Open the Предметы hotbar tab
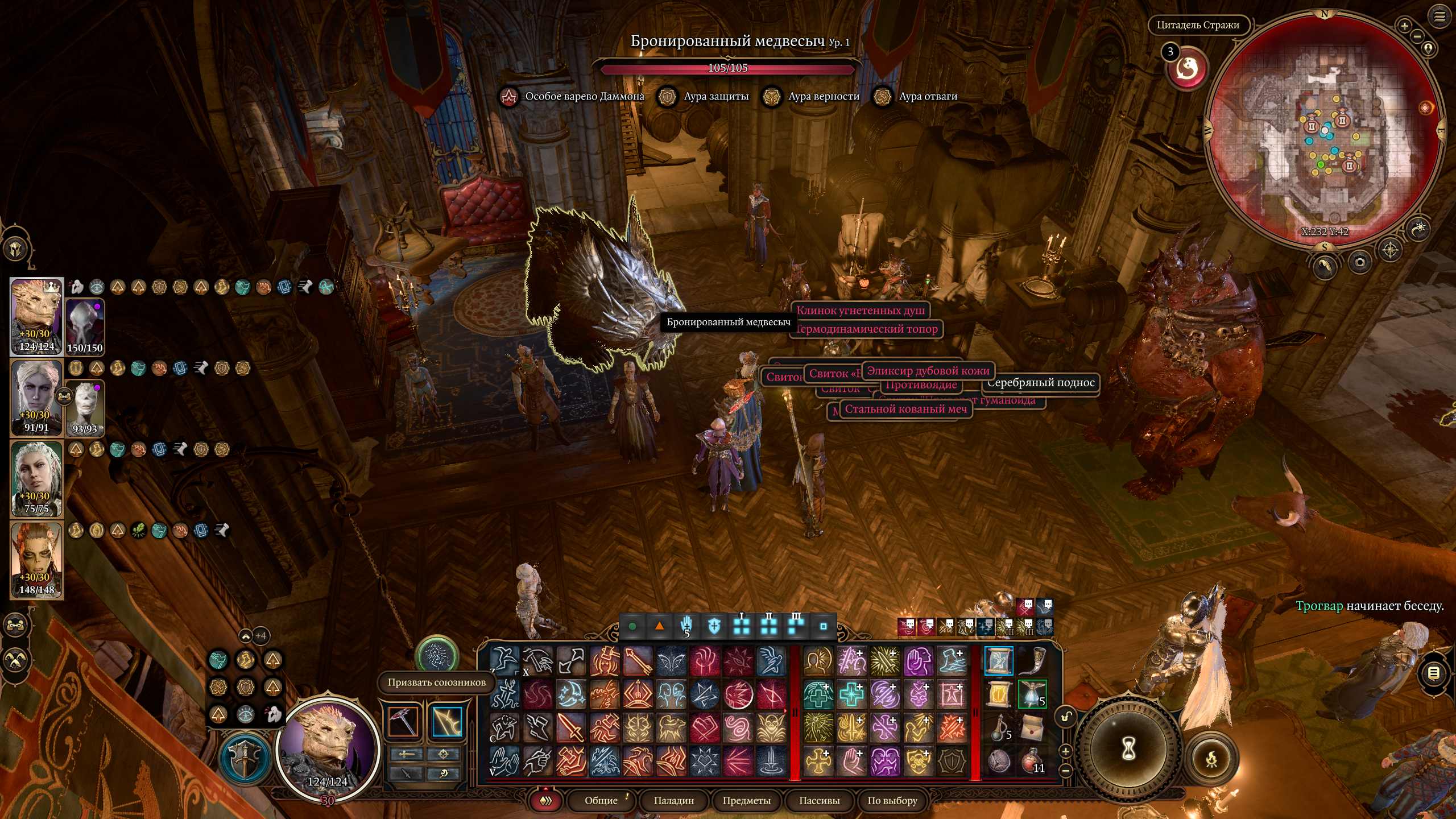The height and width of the screenshot is (819, 1456). click(746, 800)
